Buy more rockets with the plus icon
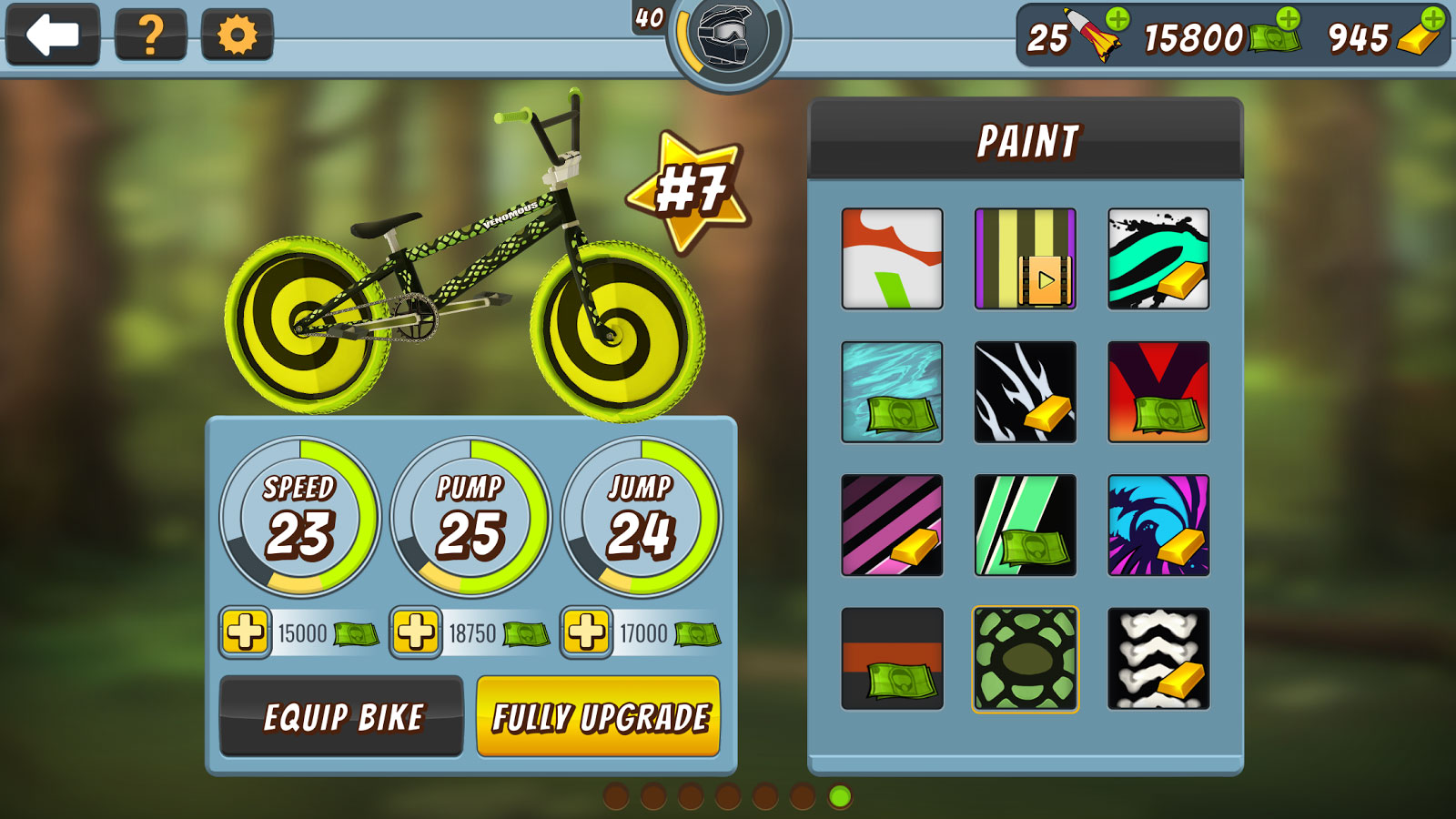The width and height of the screenshot is (1456, 819). coord(1118,17)
